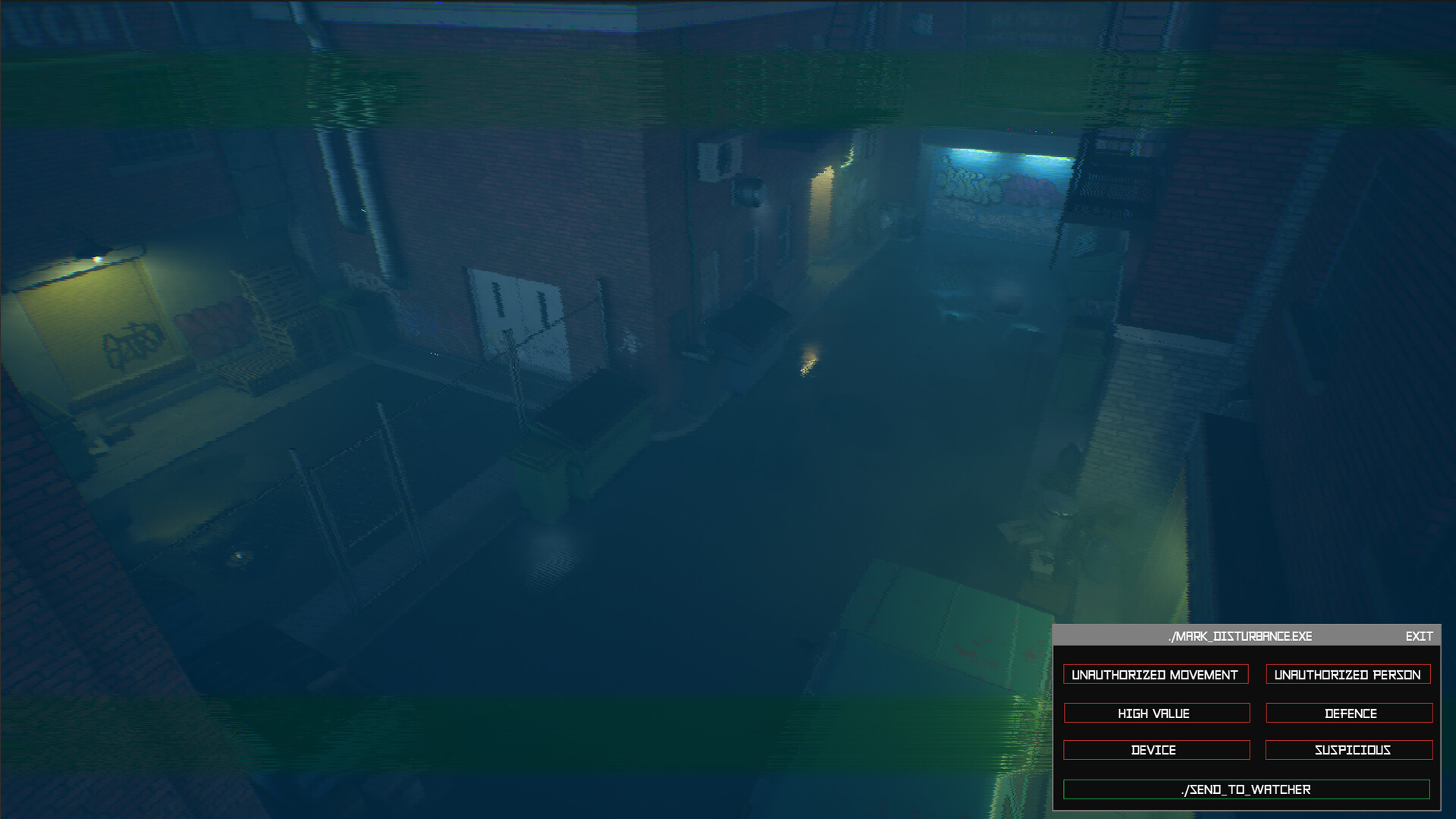Viewport: 1456px width, 819px height.
Task: Select the Unauthorized Person option
Action: pos(1348,674)
